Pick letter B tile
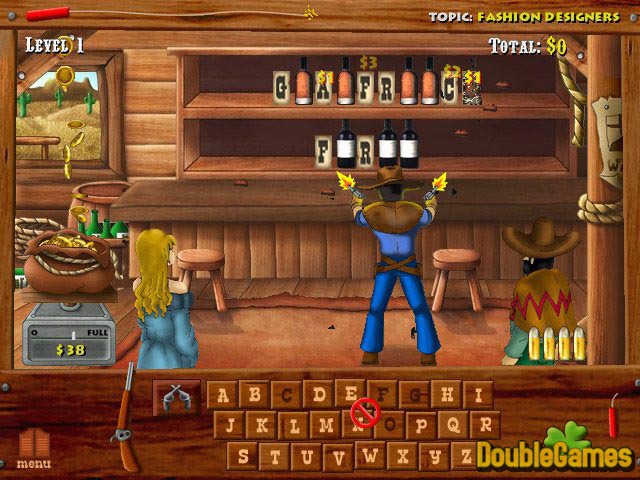This screenshot has height=480, width=640. click(254, 395)
